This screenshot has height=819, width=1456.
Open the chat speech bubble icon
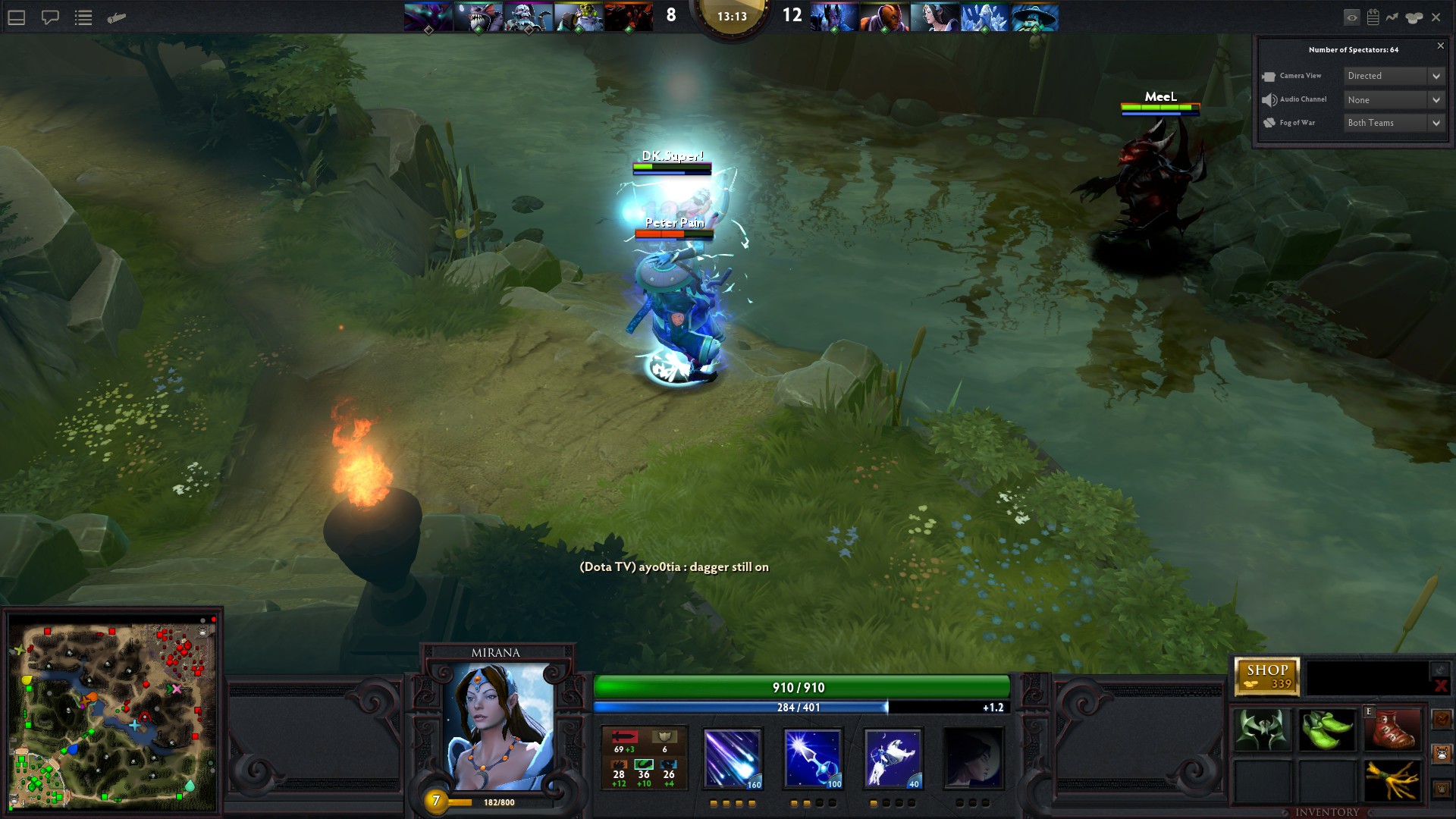coord(50,17)
